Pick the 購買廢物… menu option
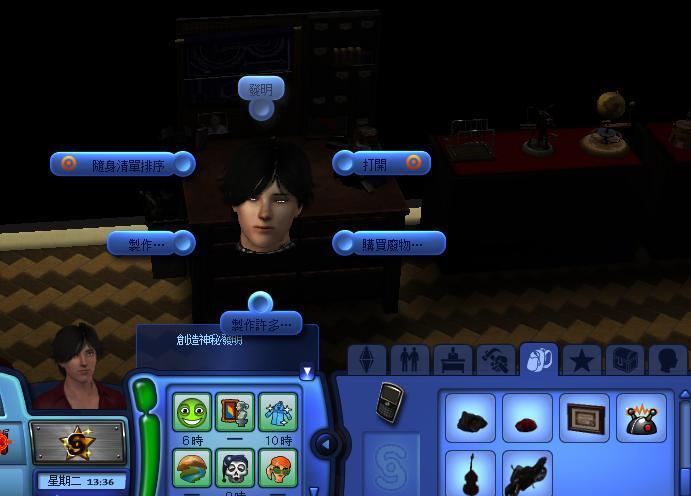 (389, 243)
